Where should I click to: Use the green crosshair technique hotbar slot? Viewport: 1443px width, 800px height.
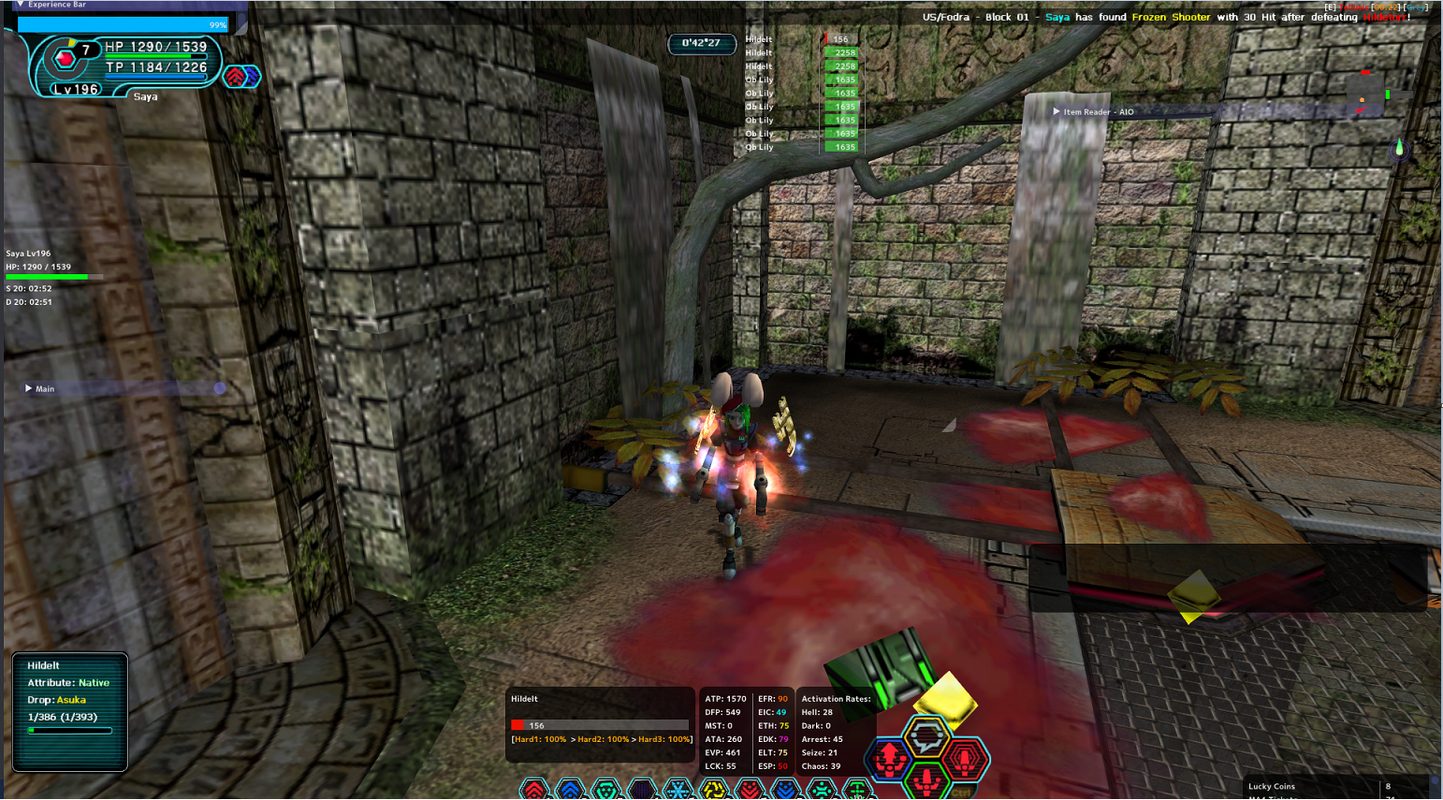coord(858,791)
